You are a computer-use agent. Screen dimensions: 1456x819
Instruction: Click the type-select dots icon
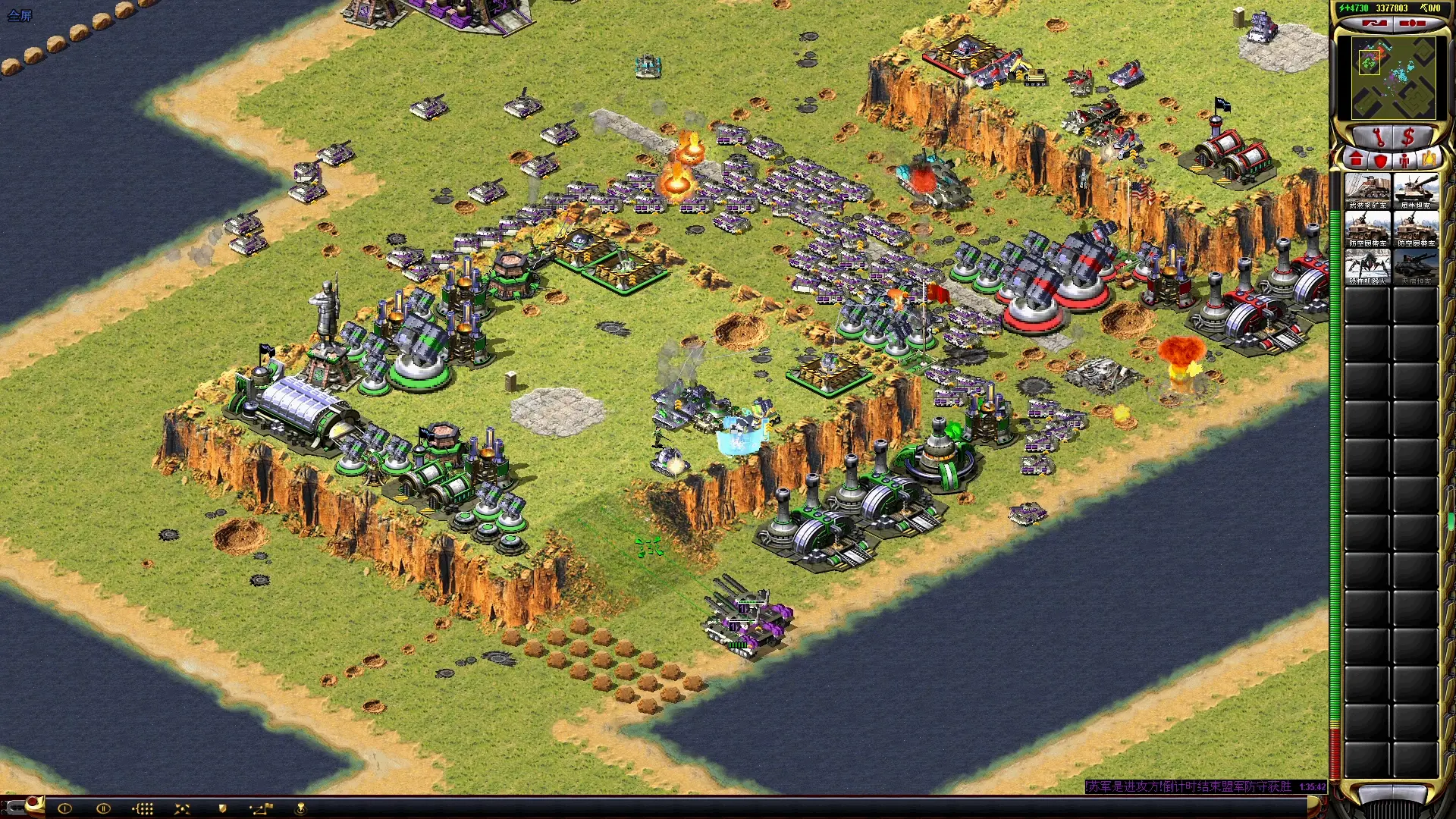143,808
